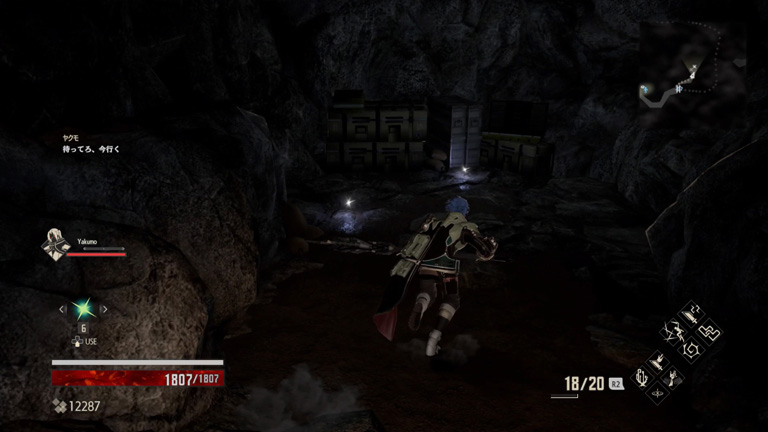
Task: Click the blue player marker on minimap
Action: (x=646, y=89)
